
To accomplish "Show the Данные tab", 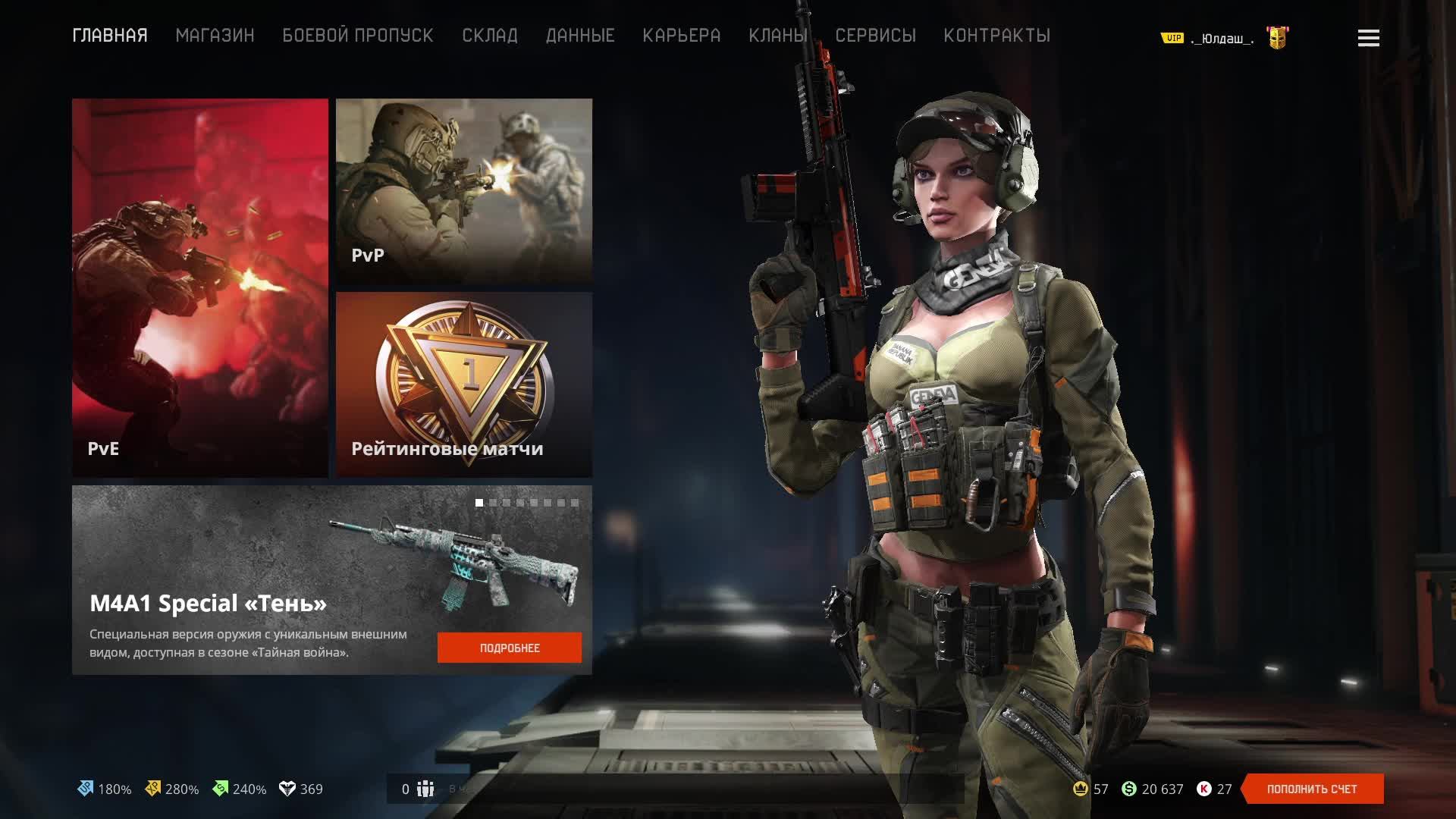I will (580, 36).
